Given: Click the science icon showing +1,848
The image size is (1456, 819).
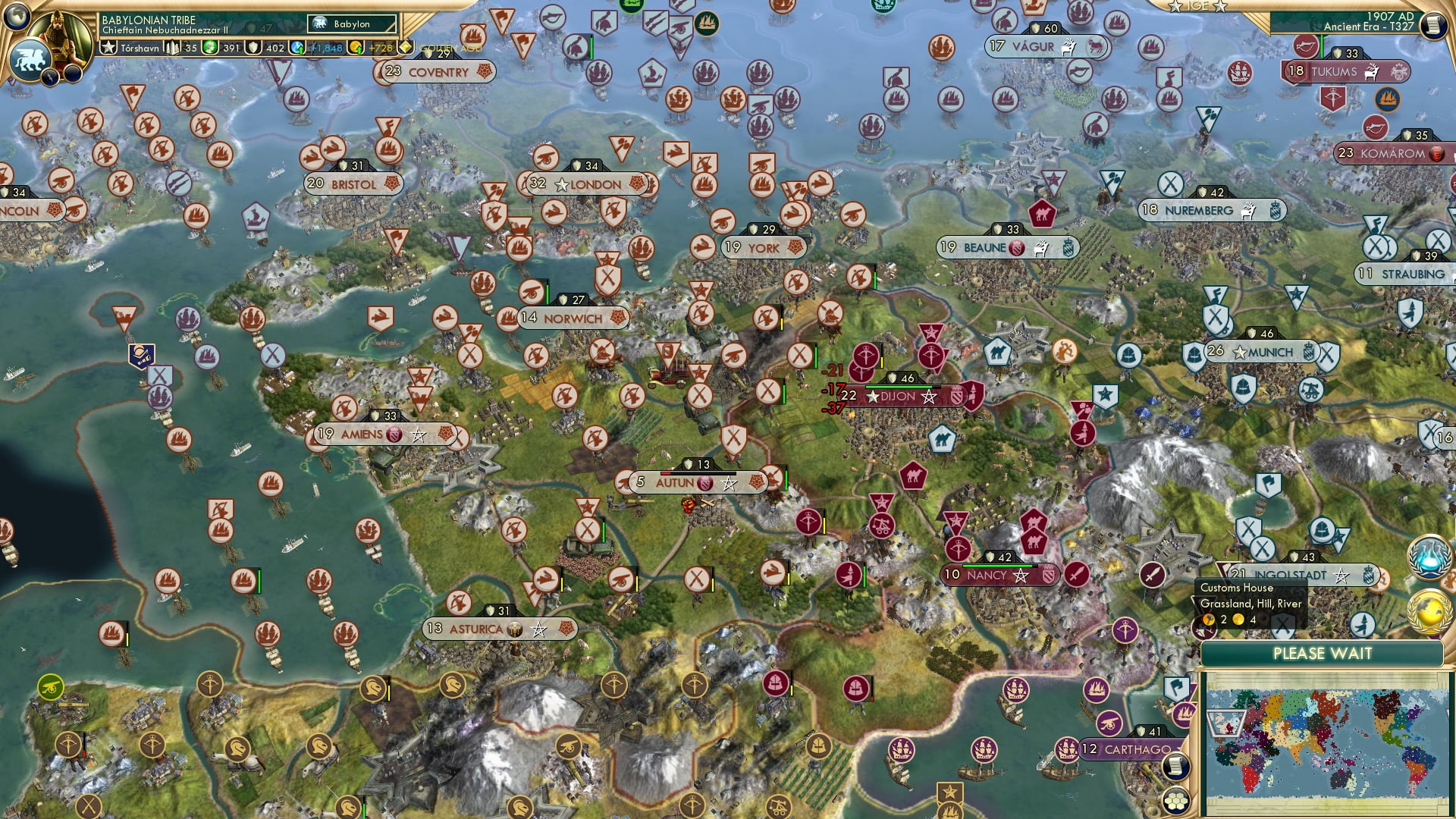Looking at the screenshot, I should point(296,47).
